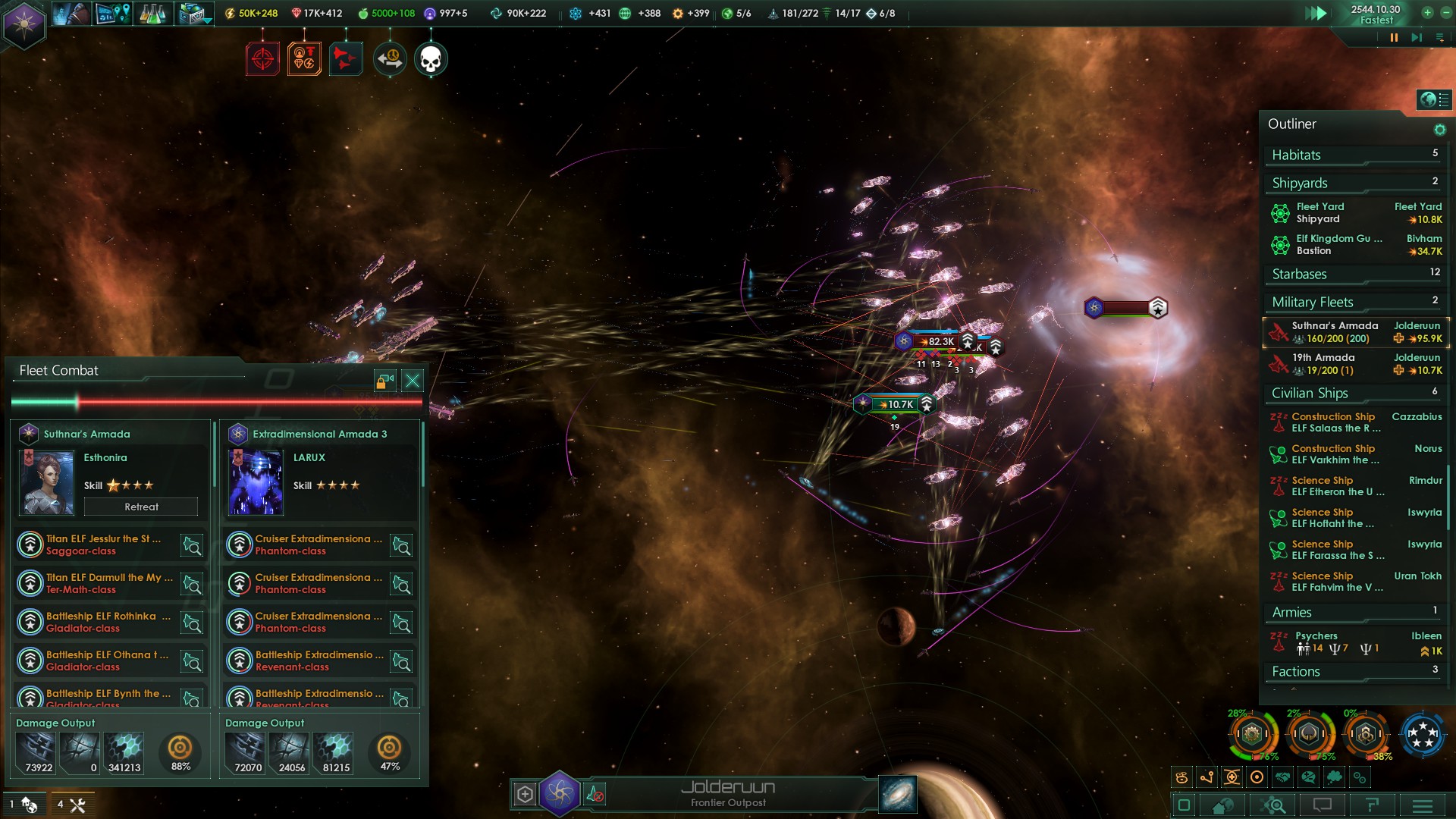
Task: Open Outliner settings gear
Action: coord(1439,130)
